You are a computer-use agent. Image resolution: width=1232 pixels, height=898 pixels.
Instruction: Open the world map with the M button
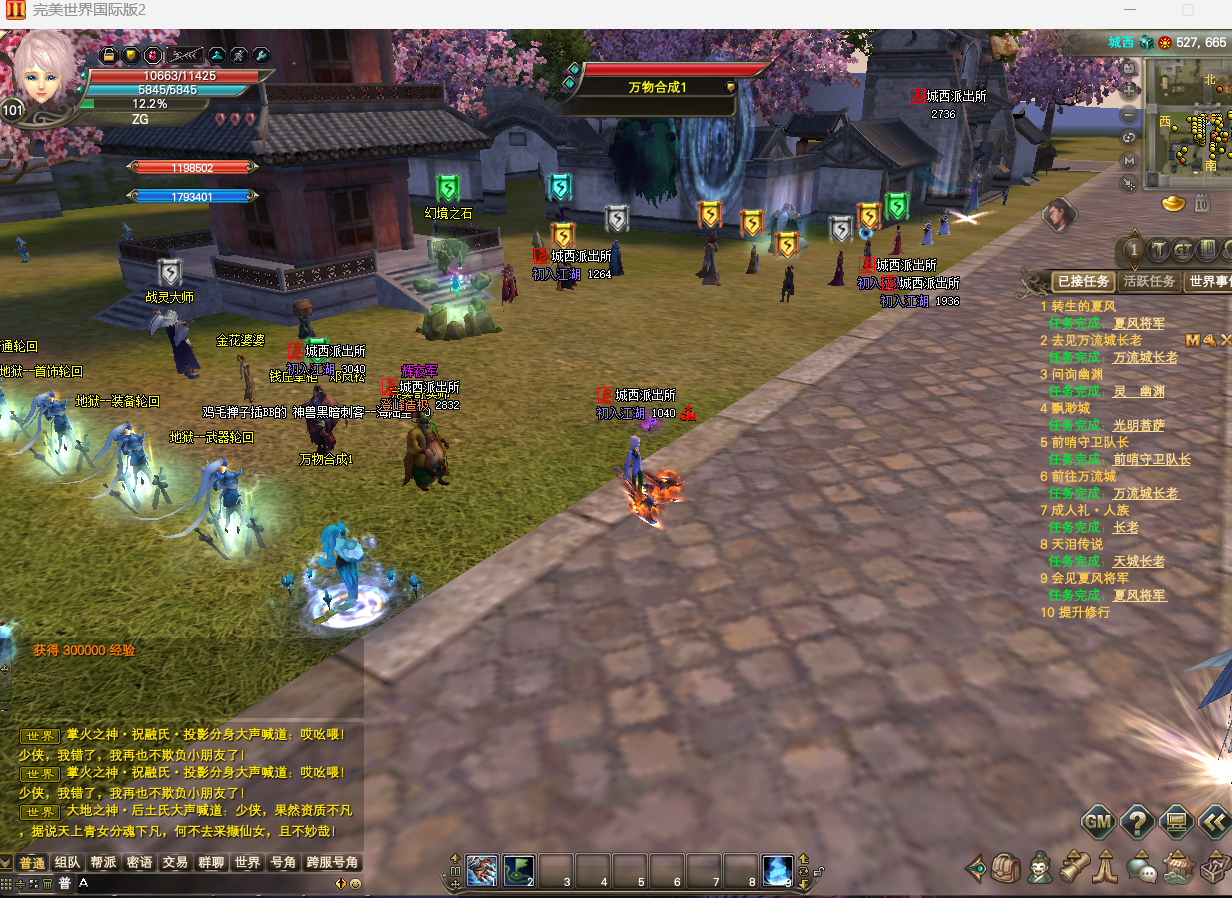pyautogui.click(x=1129, y=160)
